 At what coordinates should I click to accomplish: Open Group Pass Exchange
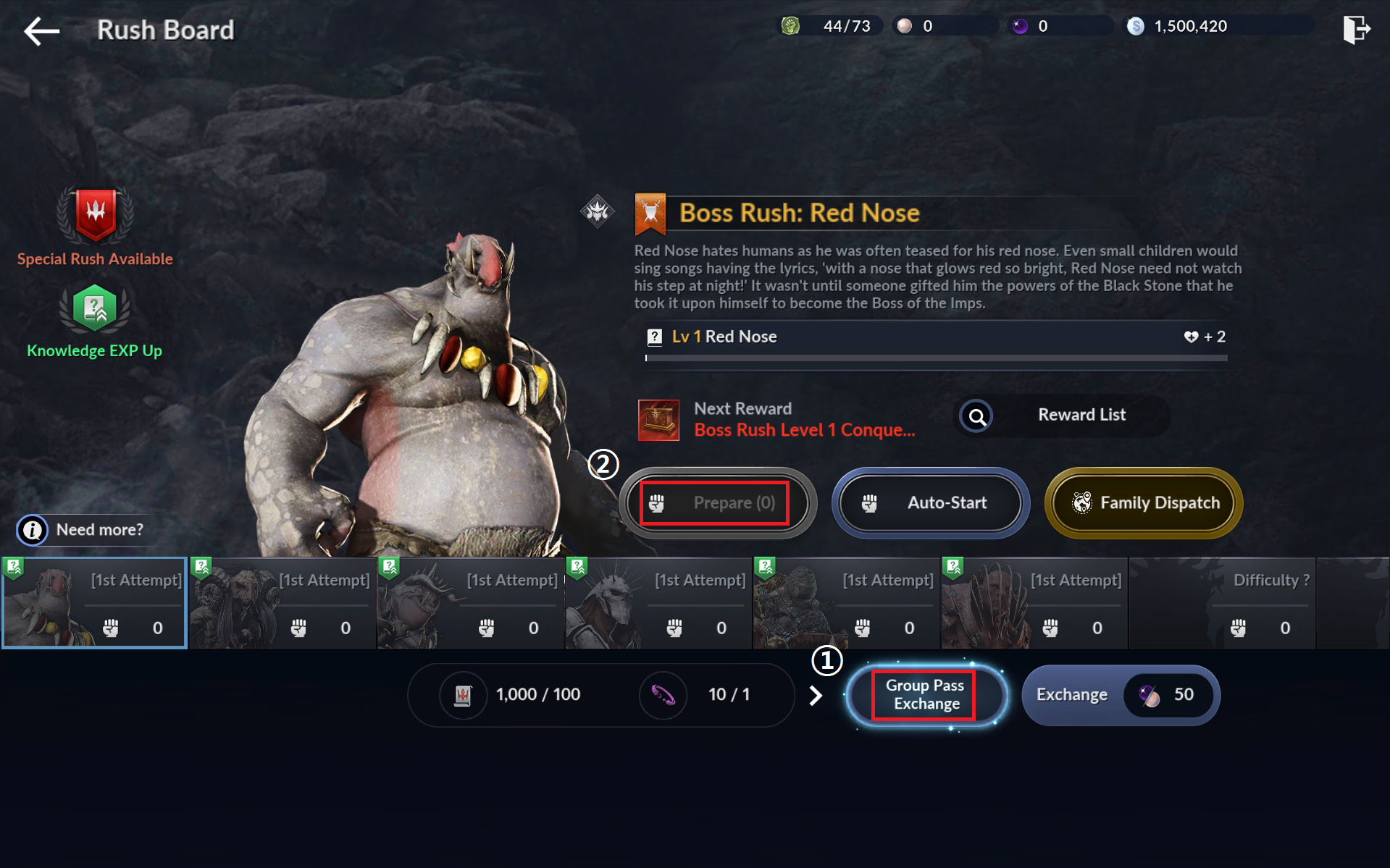(x=926, y=695)
